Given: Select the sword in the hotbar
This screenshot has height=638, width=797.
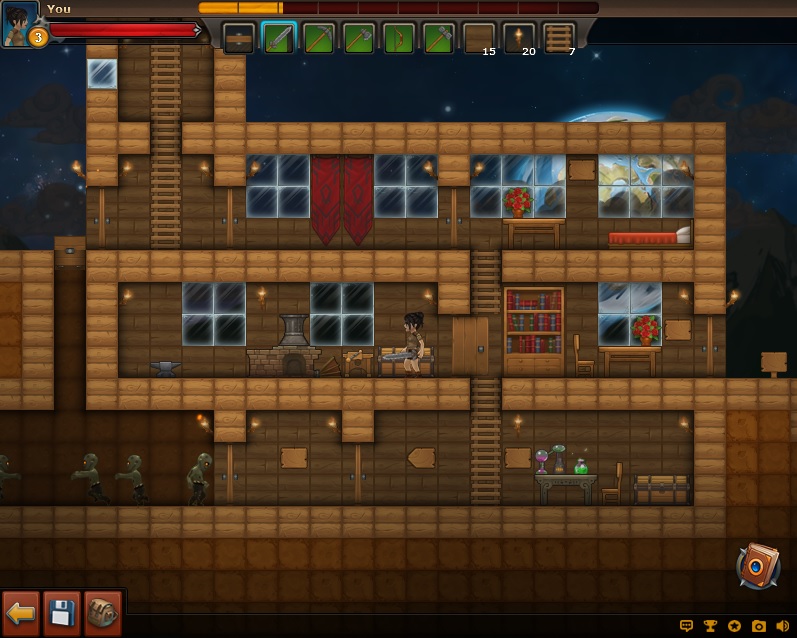Looking at the screenshot, I should click(279, 38).
